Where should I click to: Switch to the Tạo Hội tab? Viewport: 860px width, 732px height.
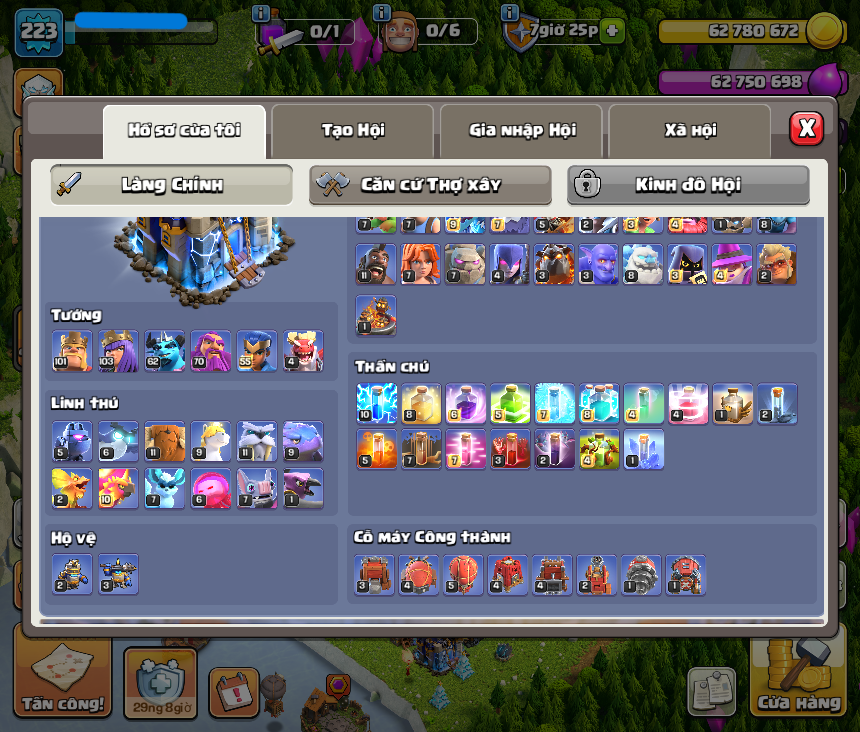point(352,130)
